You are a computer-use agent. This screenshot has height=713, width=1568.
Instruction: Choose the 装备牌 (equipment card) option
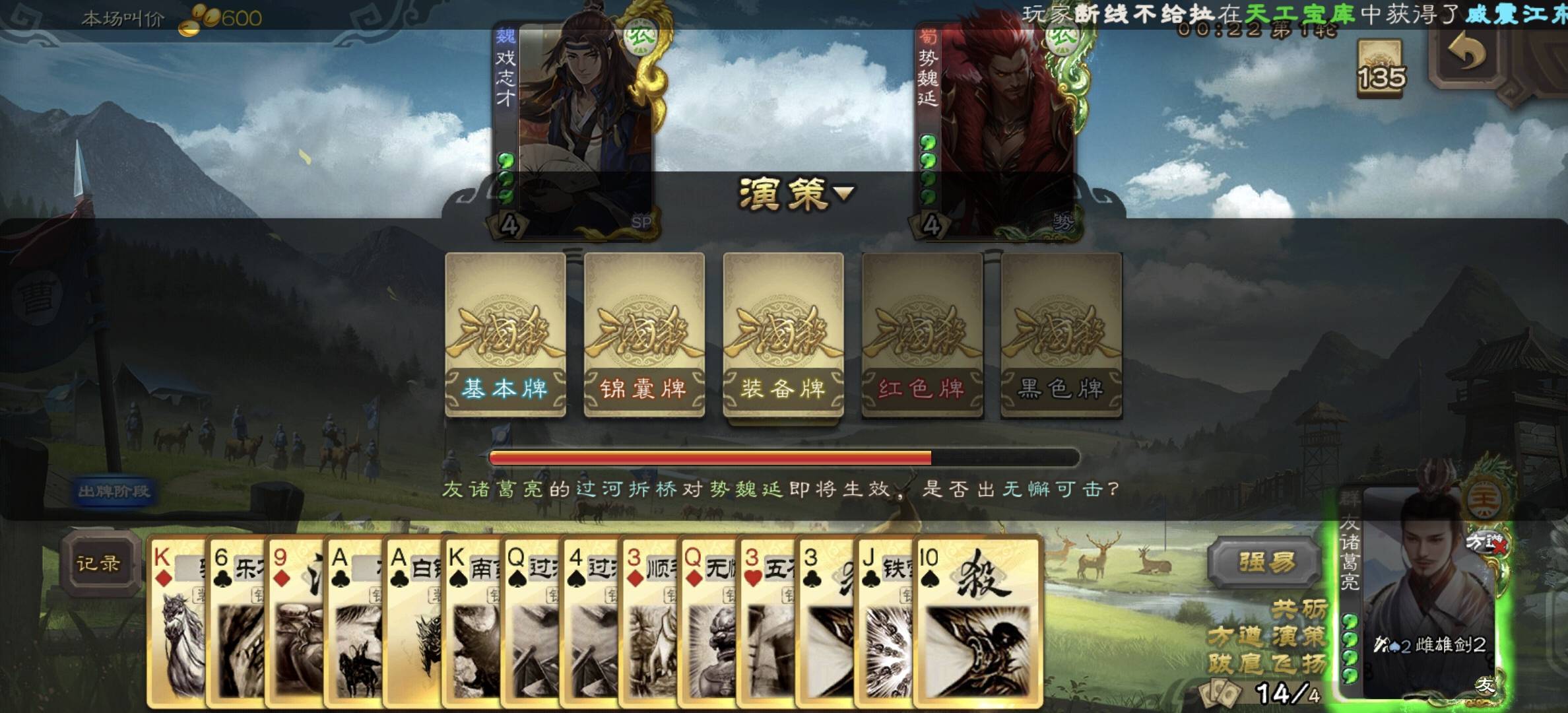coord(783,334)
